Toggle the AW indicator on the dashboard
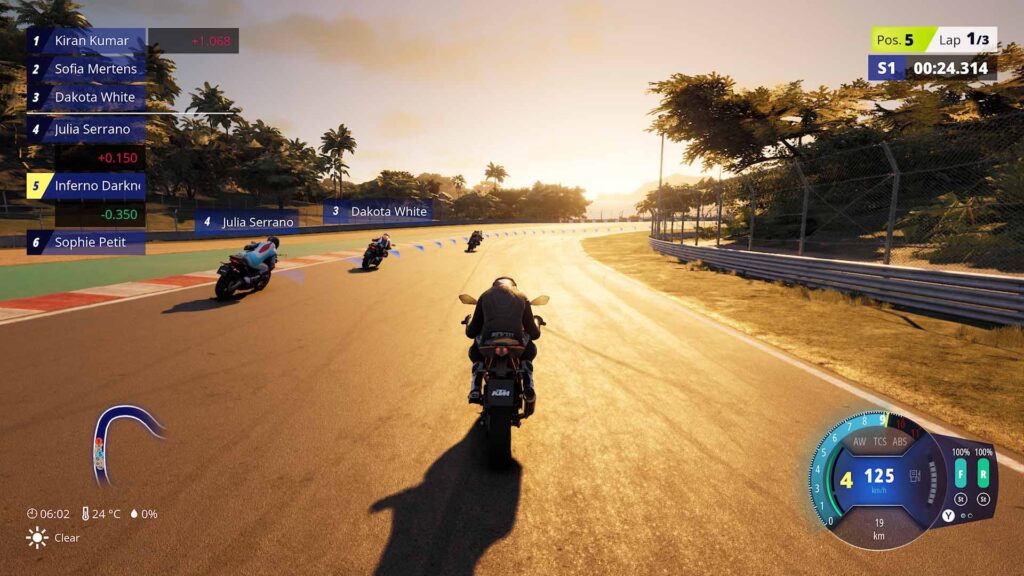Image resolution: width=1024 pixels, height=576 pixels. tap(859, 441)
